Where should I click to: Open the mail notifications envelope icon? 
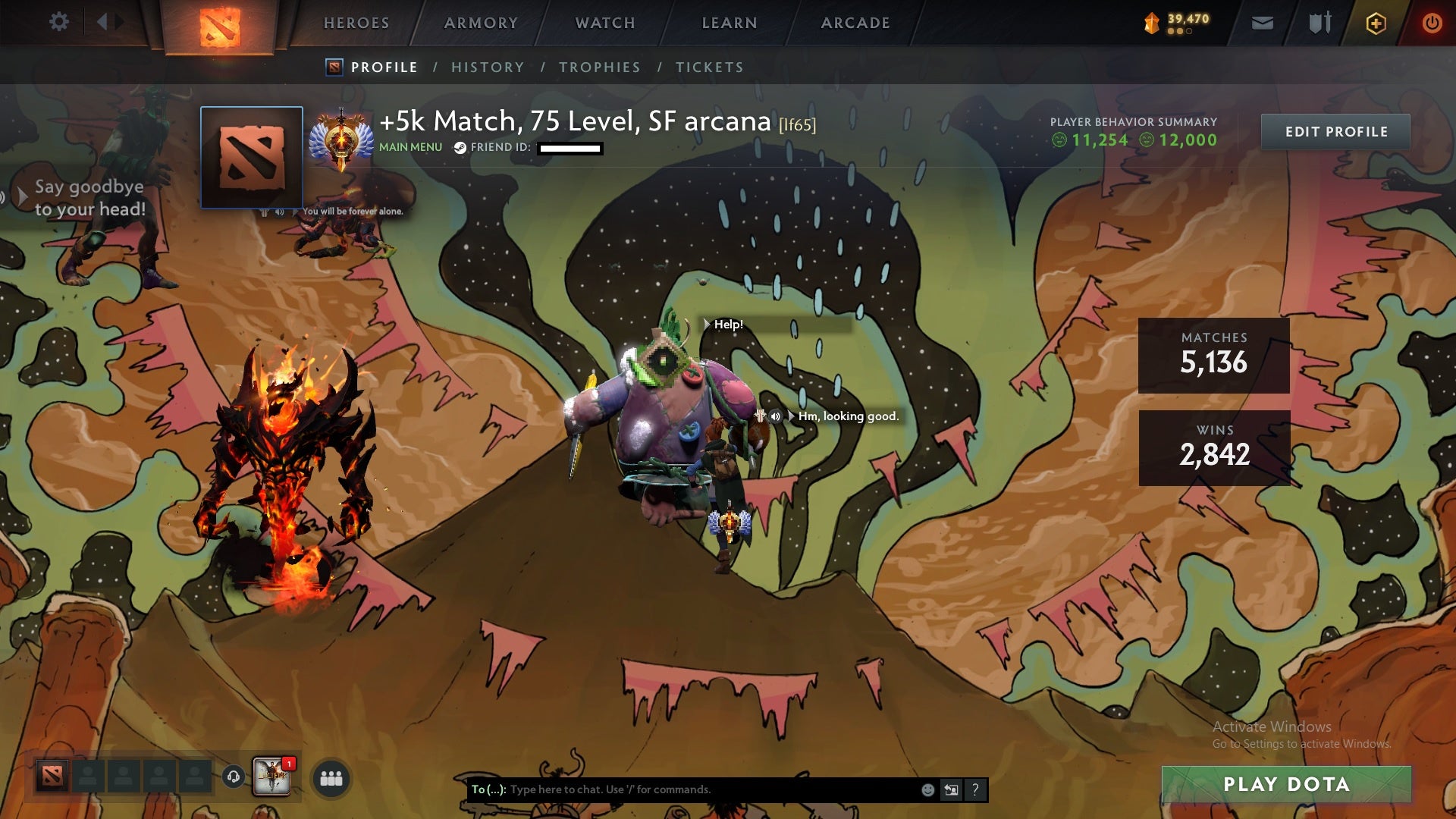pyautogui.click(x=1263, y=22)
